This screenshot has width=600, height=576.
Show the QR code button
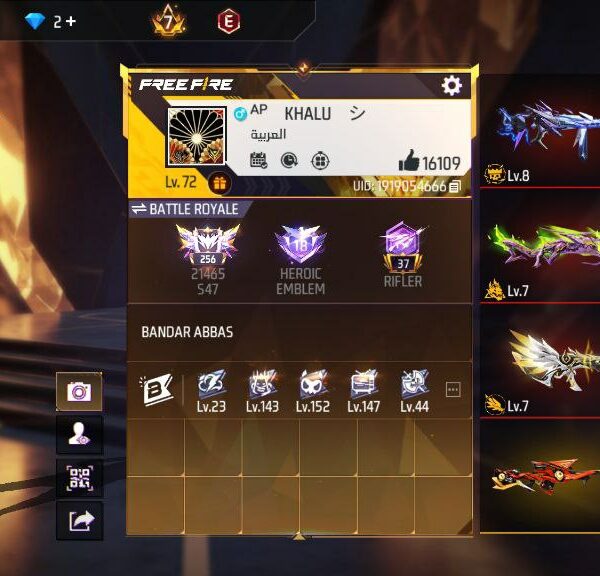click(x=79, y=477)
